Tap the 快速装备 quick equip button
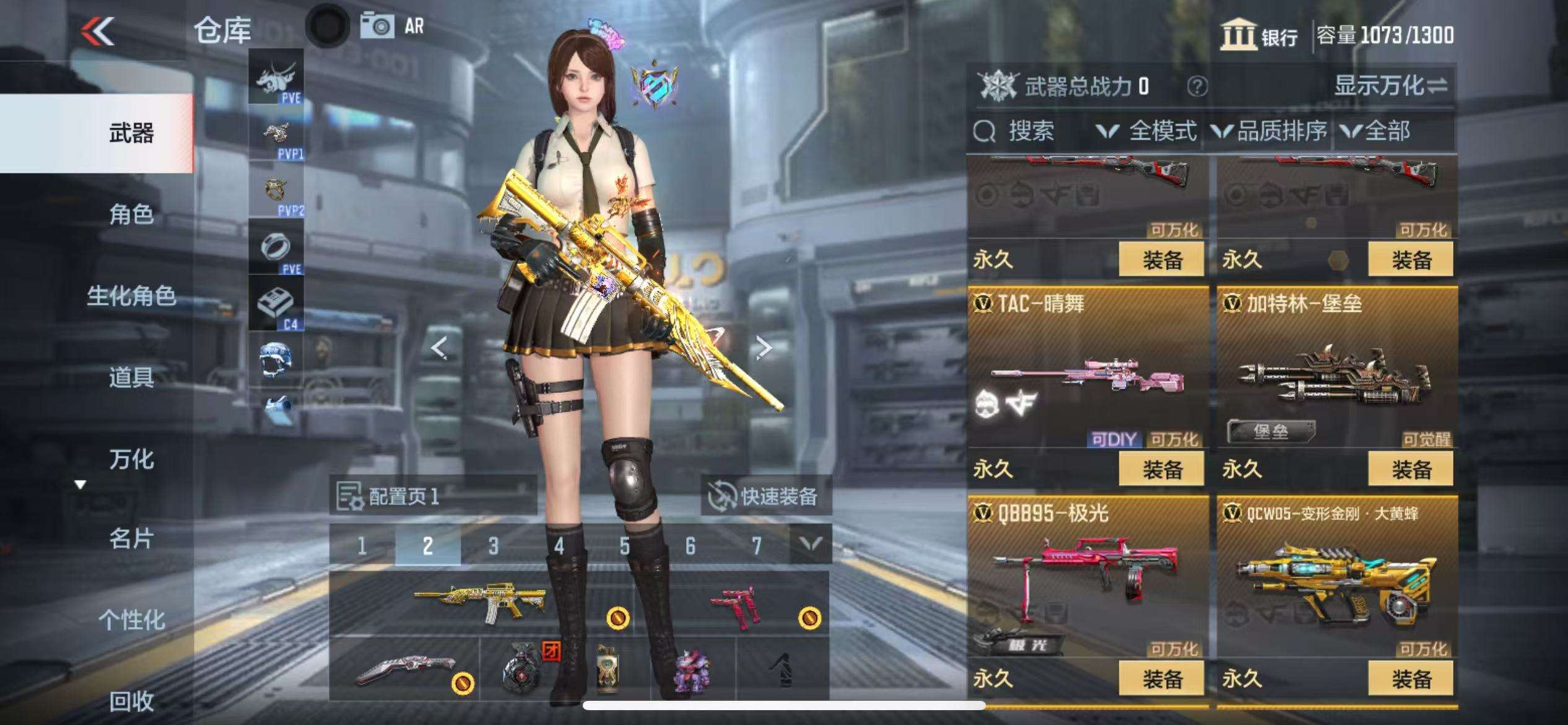The height and width of the screenshot is (725, 1568). 765,496
